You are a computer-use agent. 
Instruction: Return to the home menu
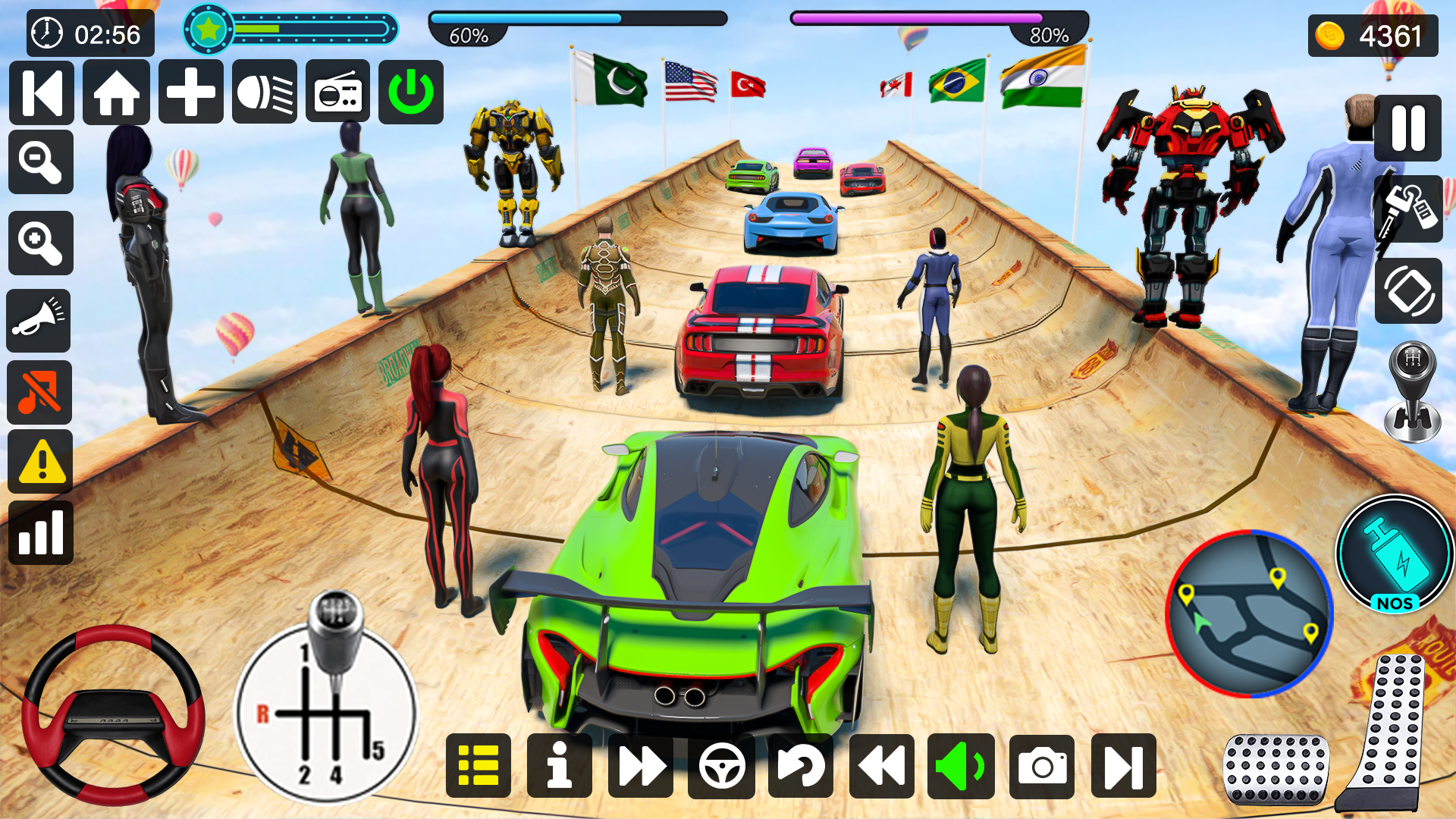click(x=116, y=93)
